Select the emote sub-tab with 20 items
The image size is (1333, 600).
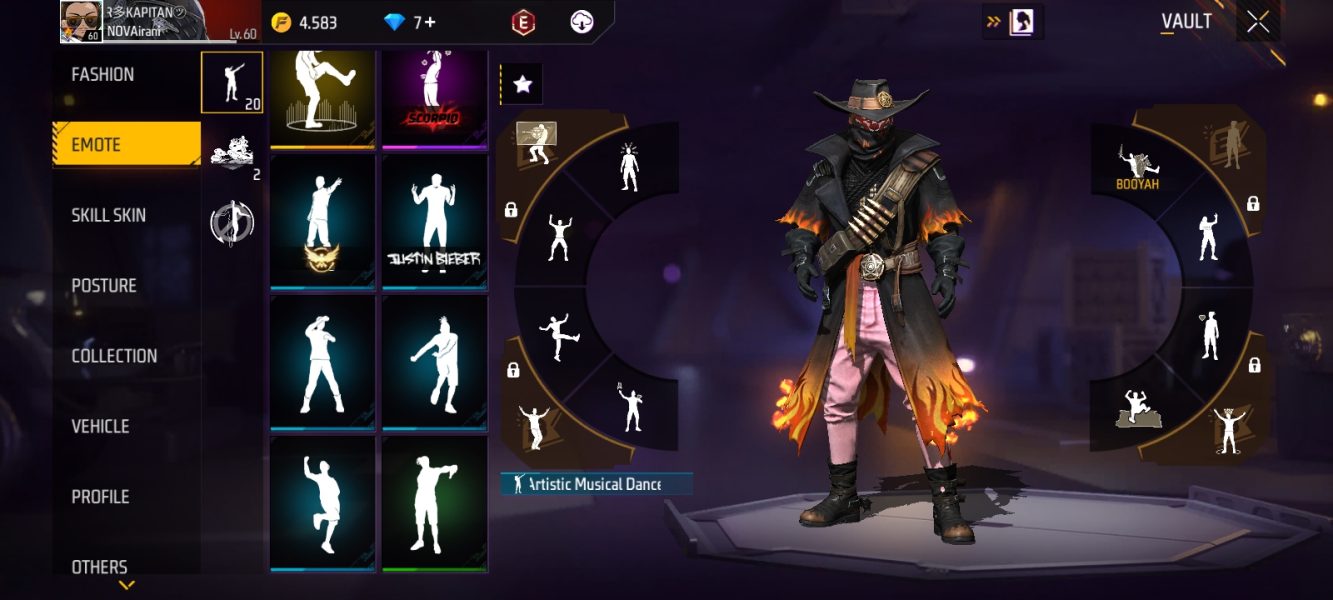232,82
